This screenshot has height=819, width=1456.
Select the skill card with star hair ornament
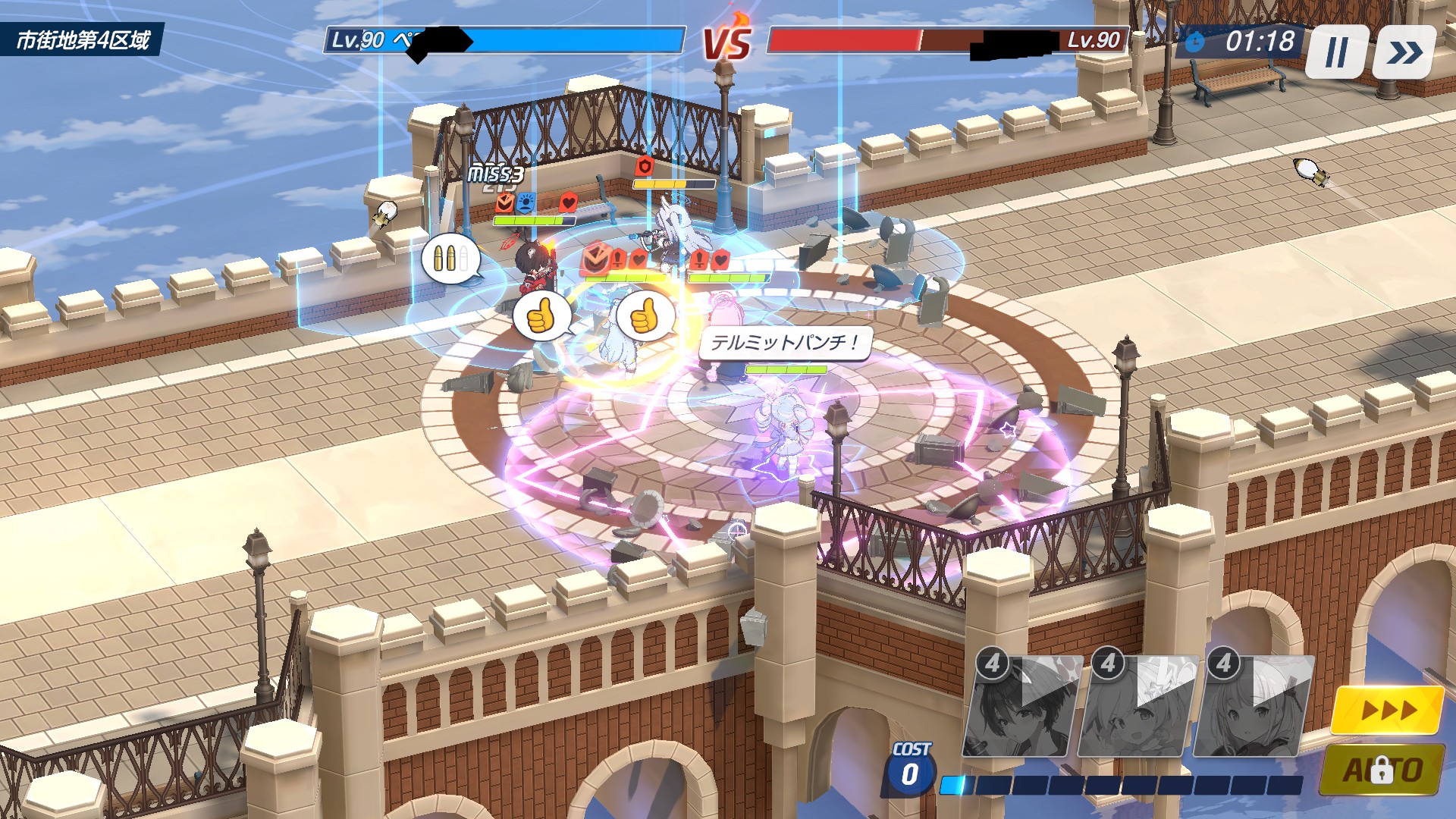1138,707
